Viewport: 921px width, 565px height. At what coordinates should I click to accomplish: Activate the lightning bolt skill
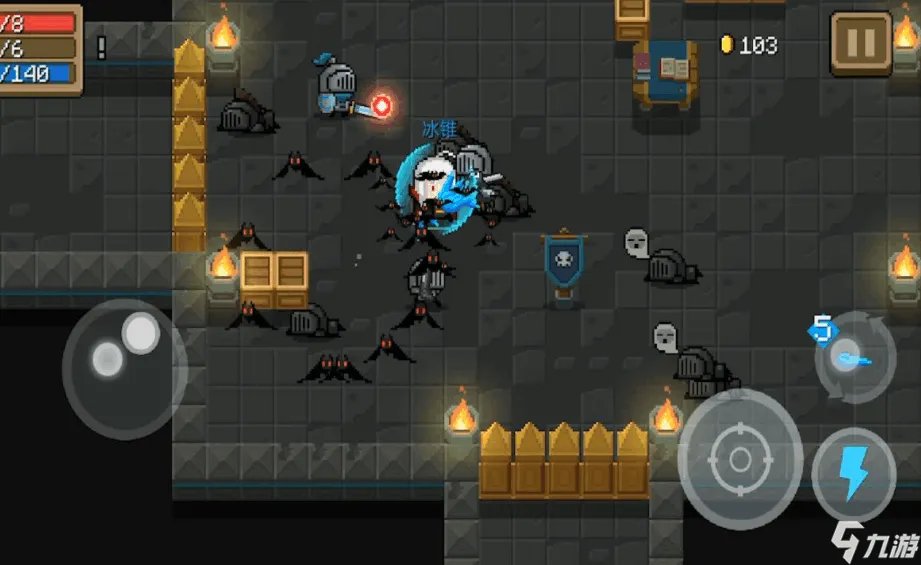pyautogui.click(x=853, y=473)
